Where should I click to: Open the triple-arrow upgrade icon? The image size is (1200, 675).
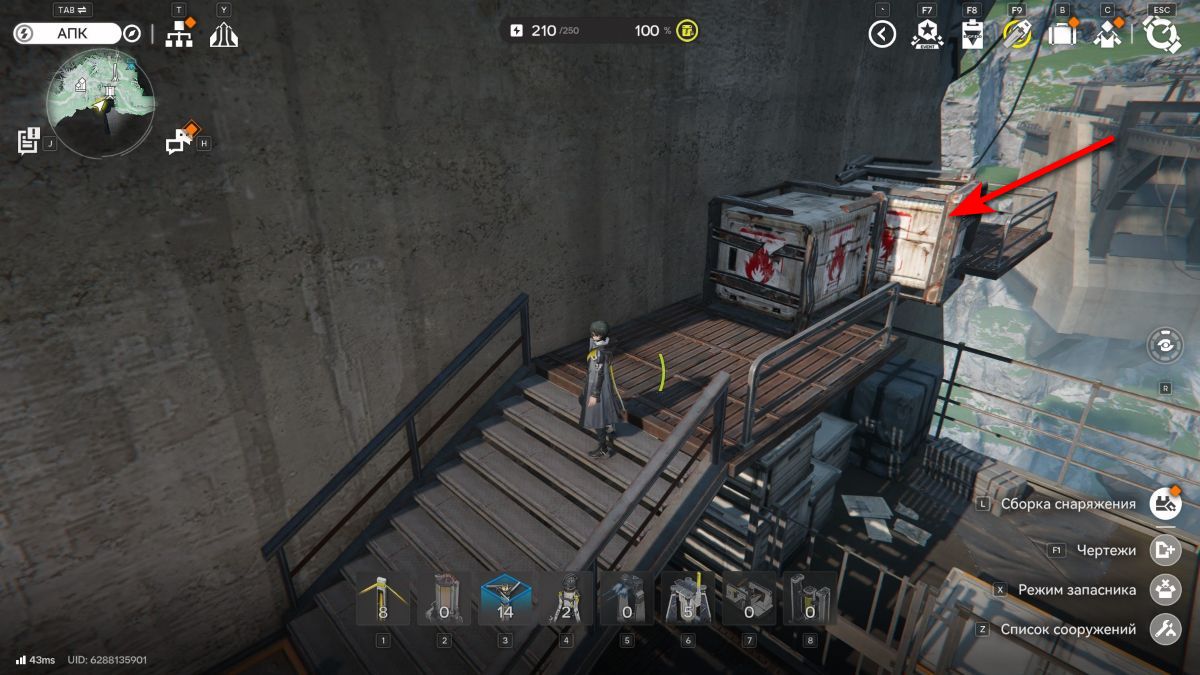pos(223,35)
